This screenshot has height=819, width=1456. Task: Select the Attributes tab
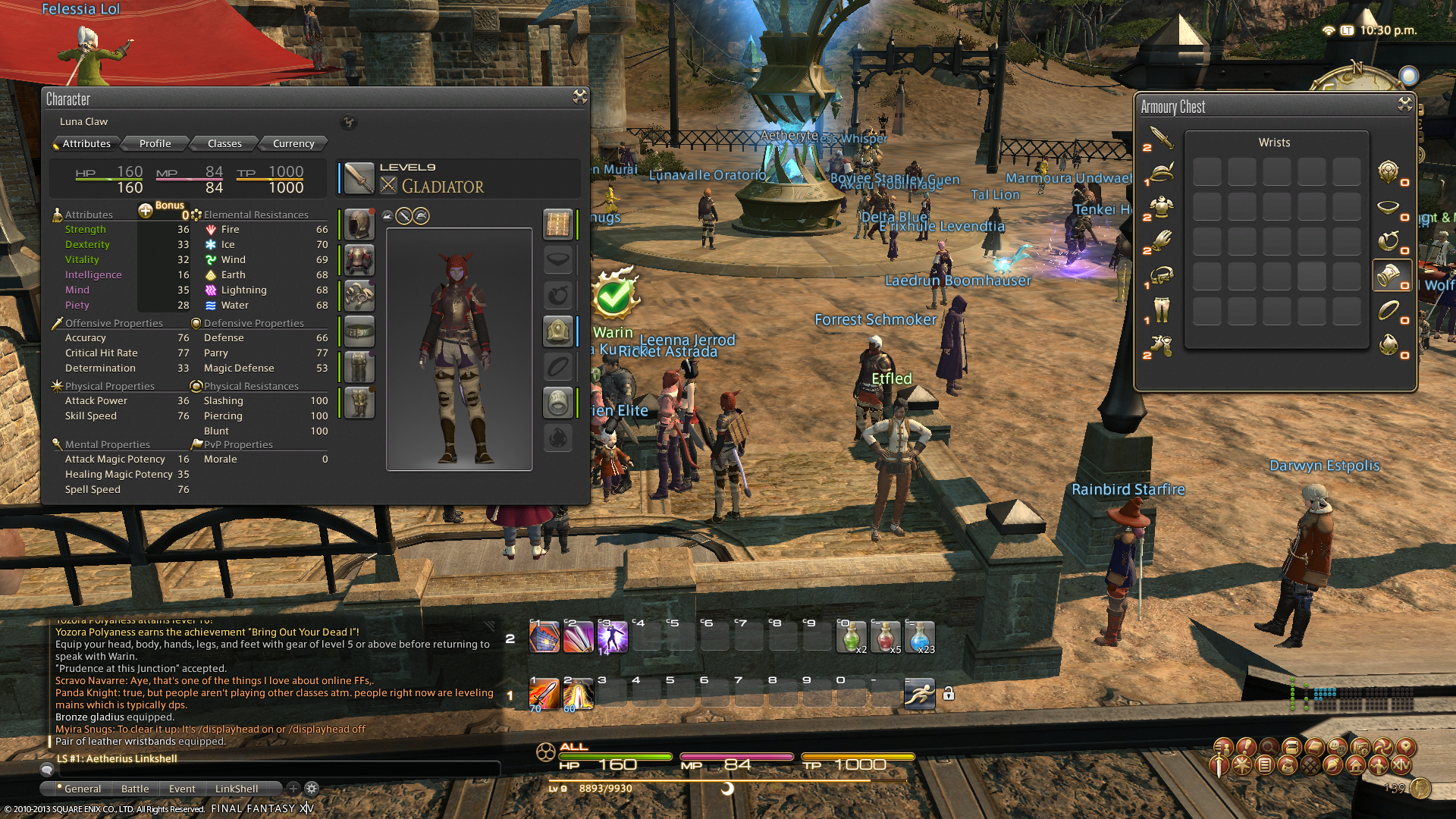coord(86,143)
